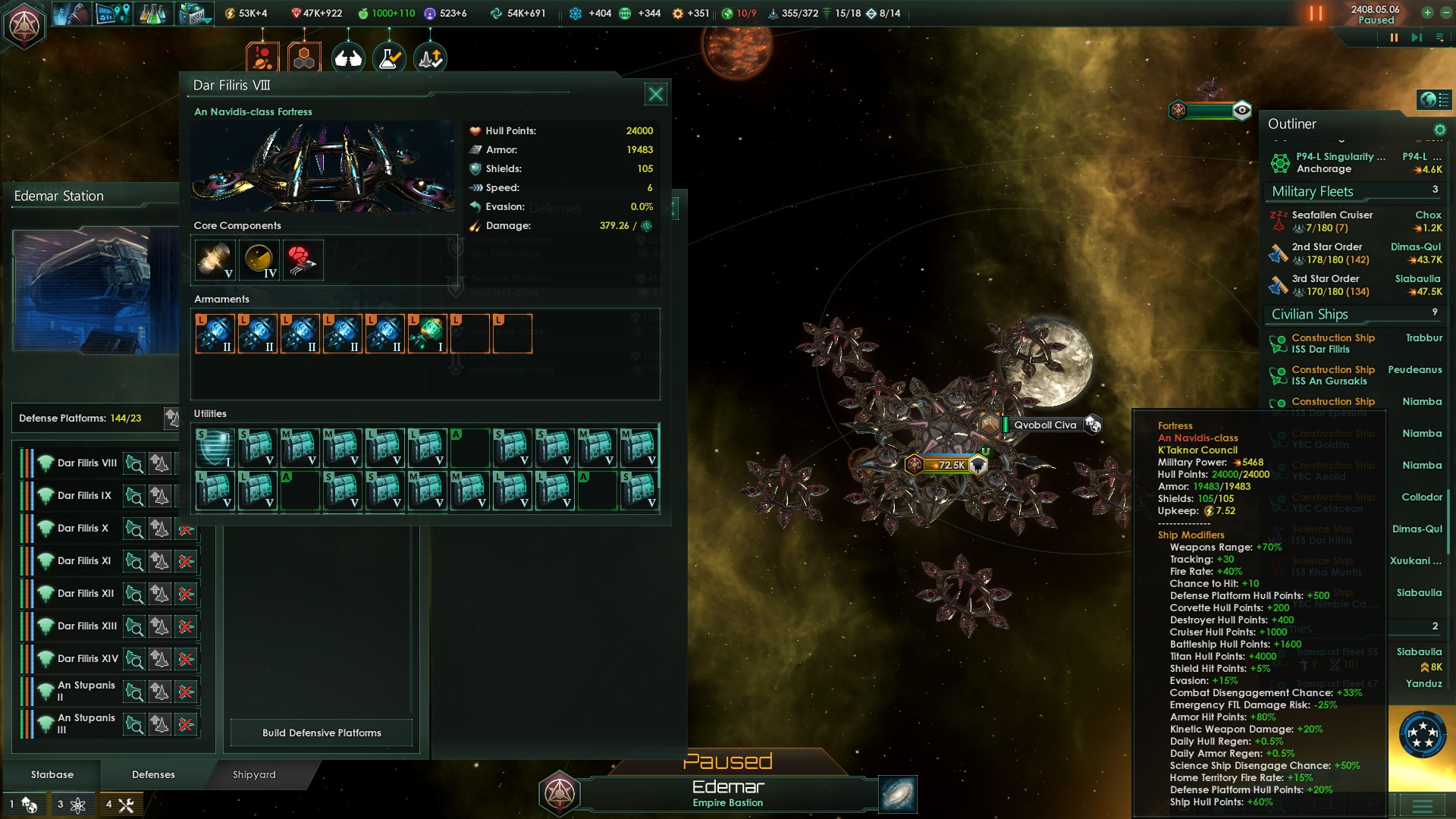Click the ship upgrade notification icon

tap(429, 56)
